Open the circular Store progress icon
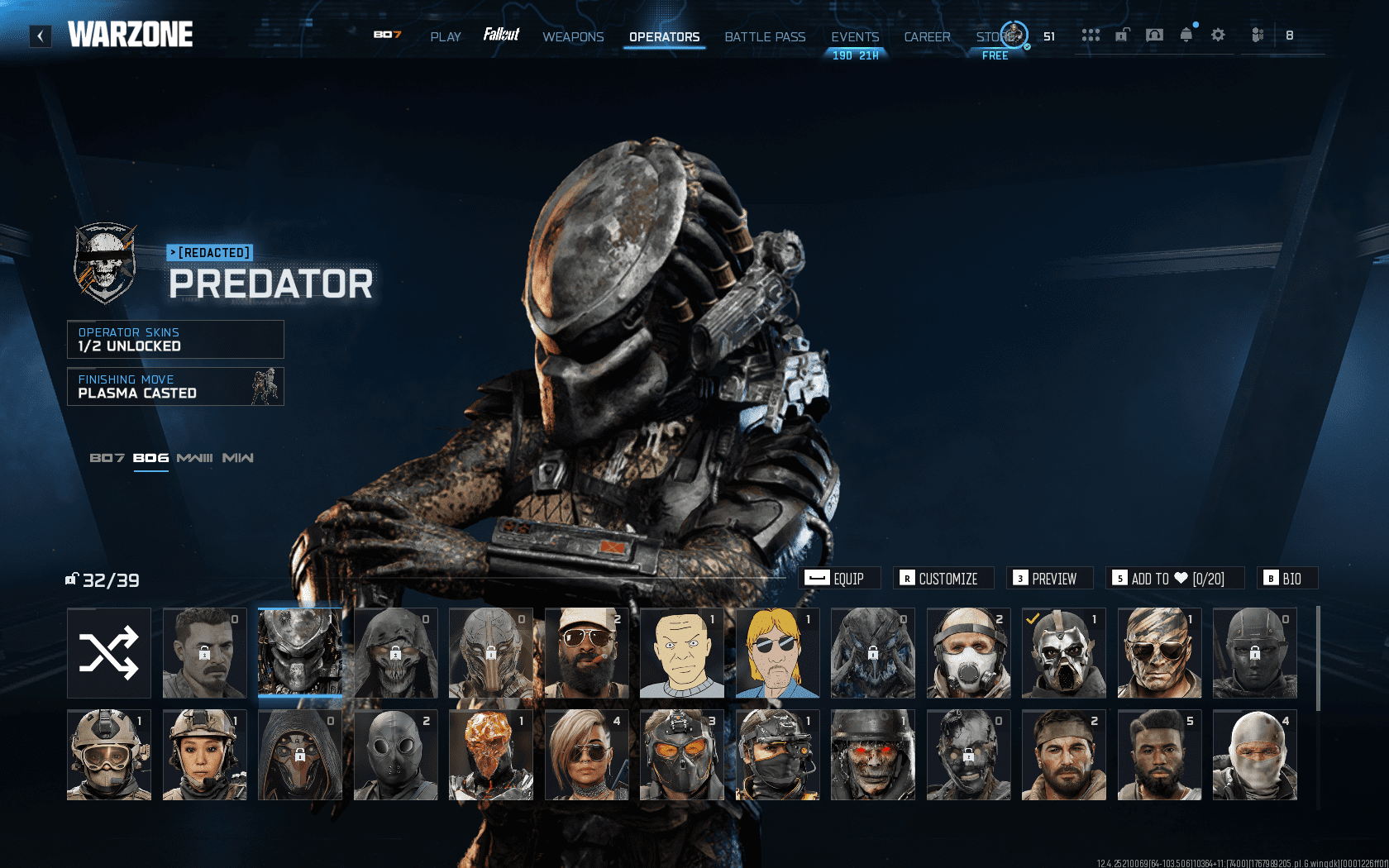This screenshot has width=1389, height=868. click(1014, 36)
